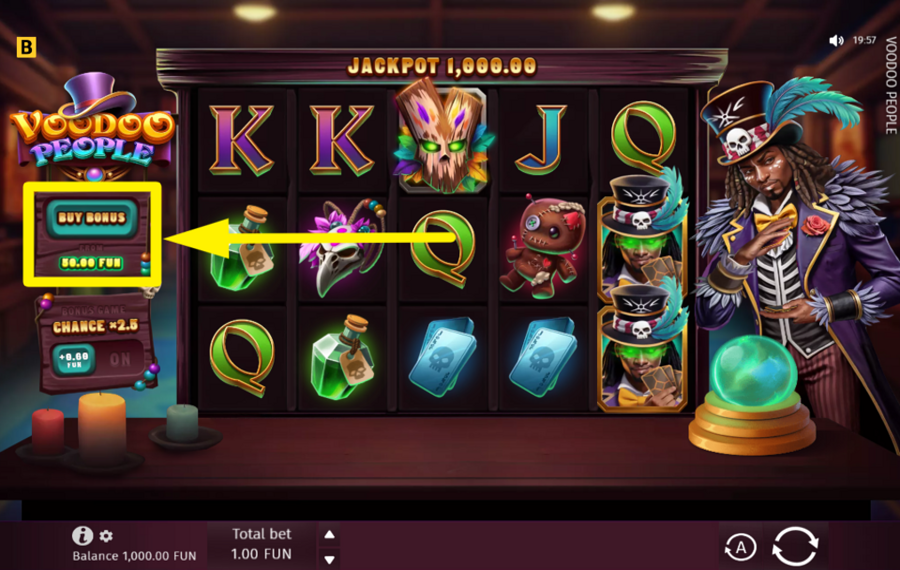Image resolution: width=900 pixels, height=570 pixels.
Task: Open the Buy Bonus feature
Action: (x=92, y=217)
